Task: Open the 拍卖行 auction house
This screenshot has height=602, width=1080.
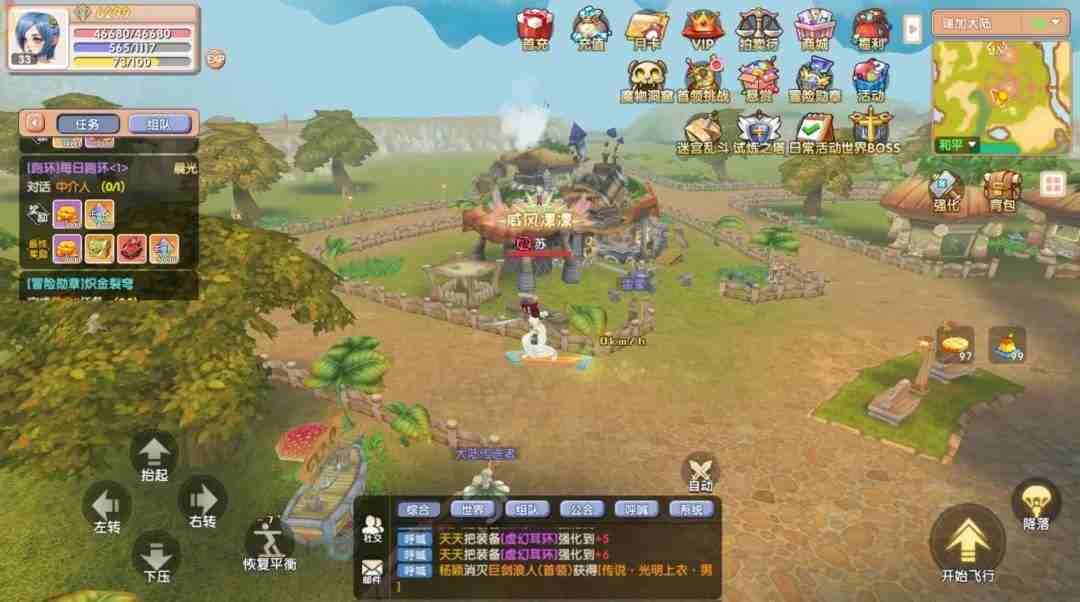Action: 758,28
